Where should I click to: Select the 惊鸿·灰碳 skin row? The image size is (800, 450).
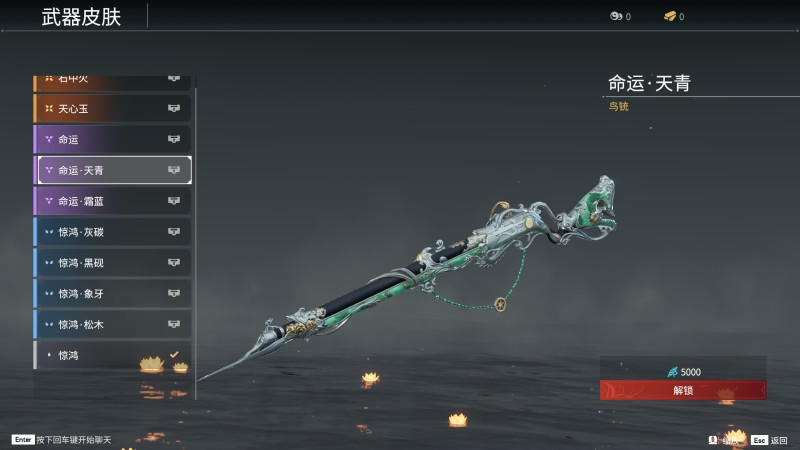pyautogui.click(x=113, y=232)
